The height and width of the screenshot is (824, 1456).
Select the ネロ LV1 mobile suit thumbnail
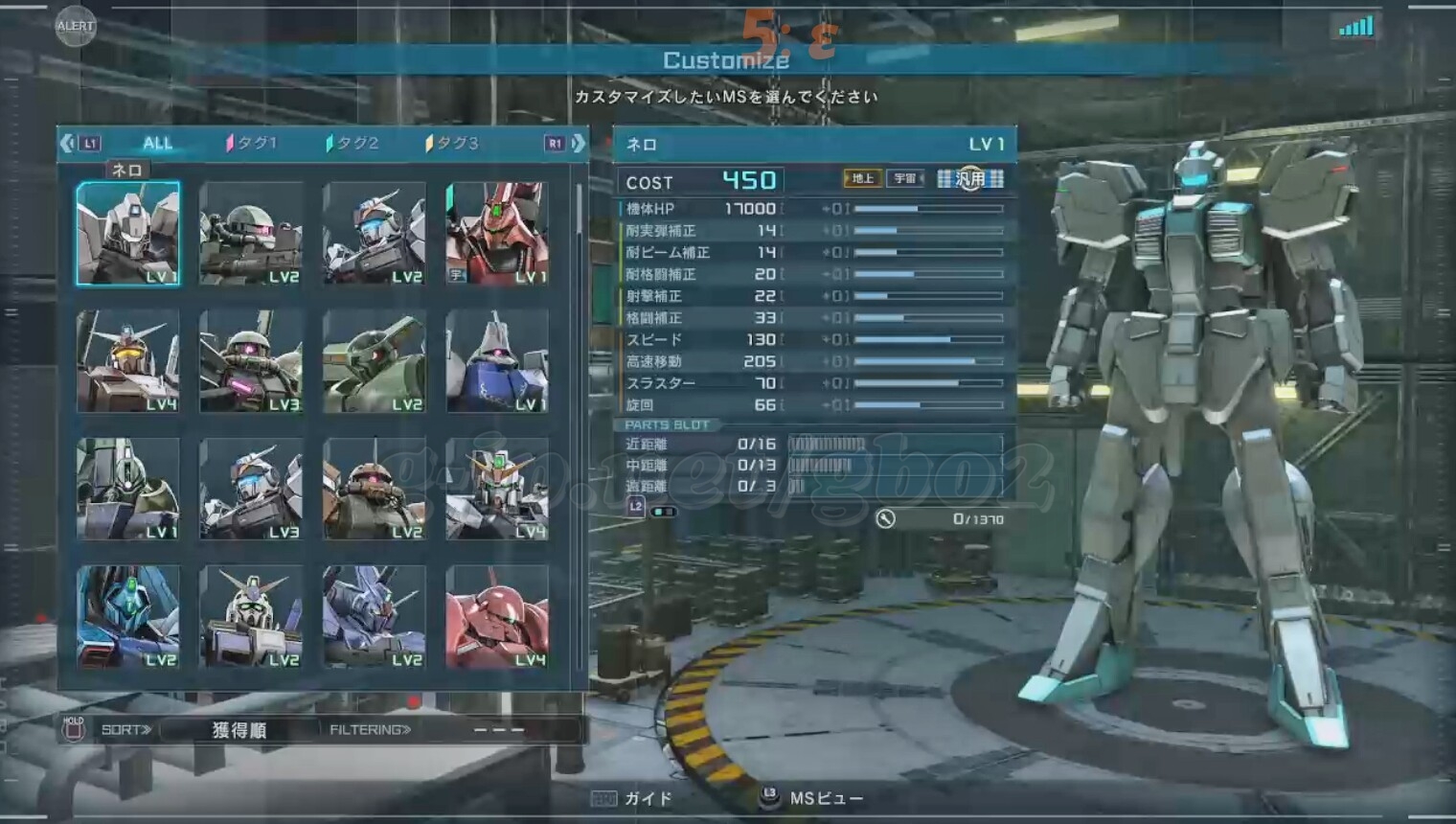[128, 233]
